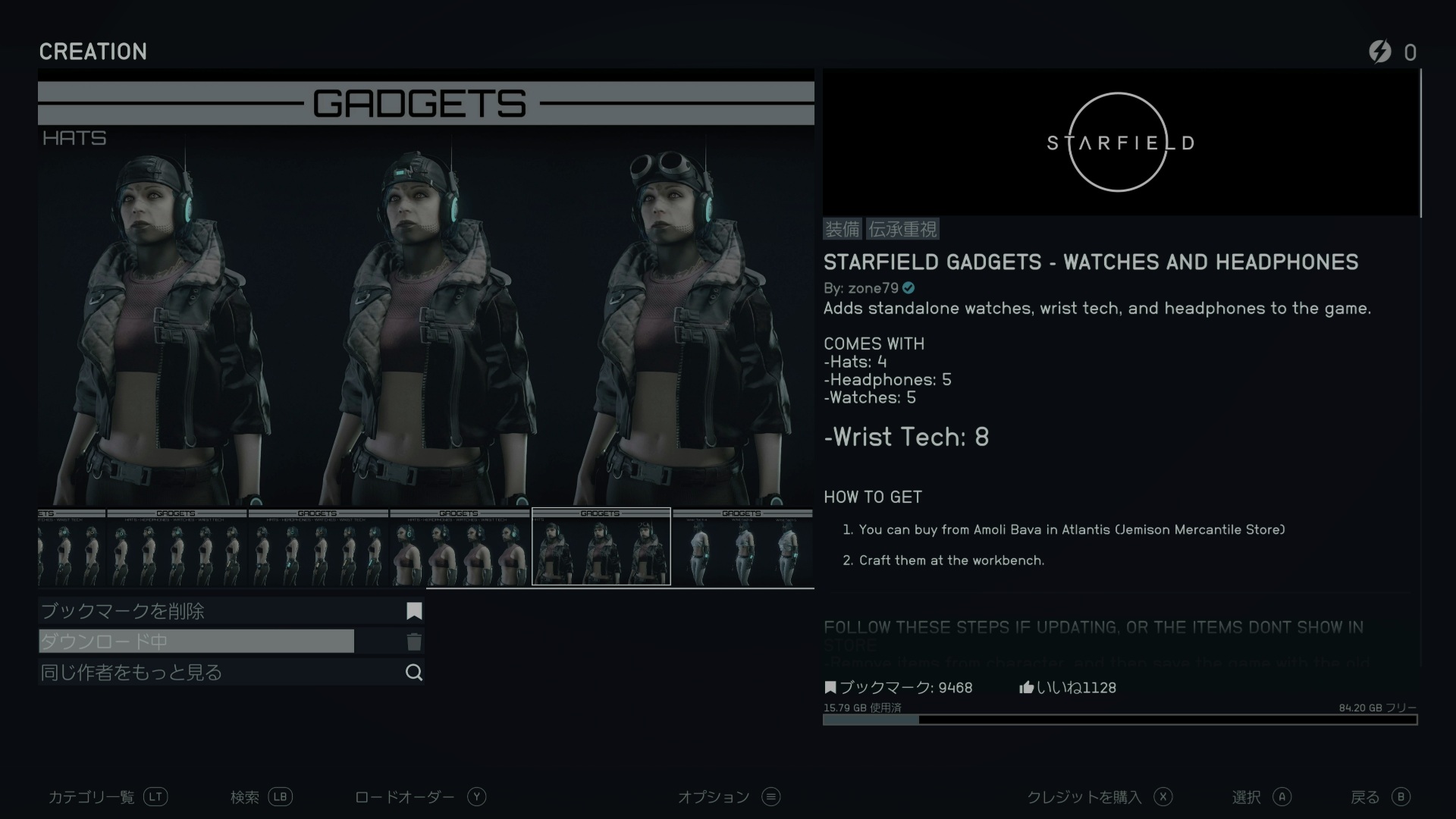Show the pink top characters thumbnail
The image size is (1456, 819).
click(x=460, y=547)
